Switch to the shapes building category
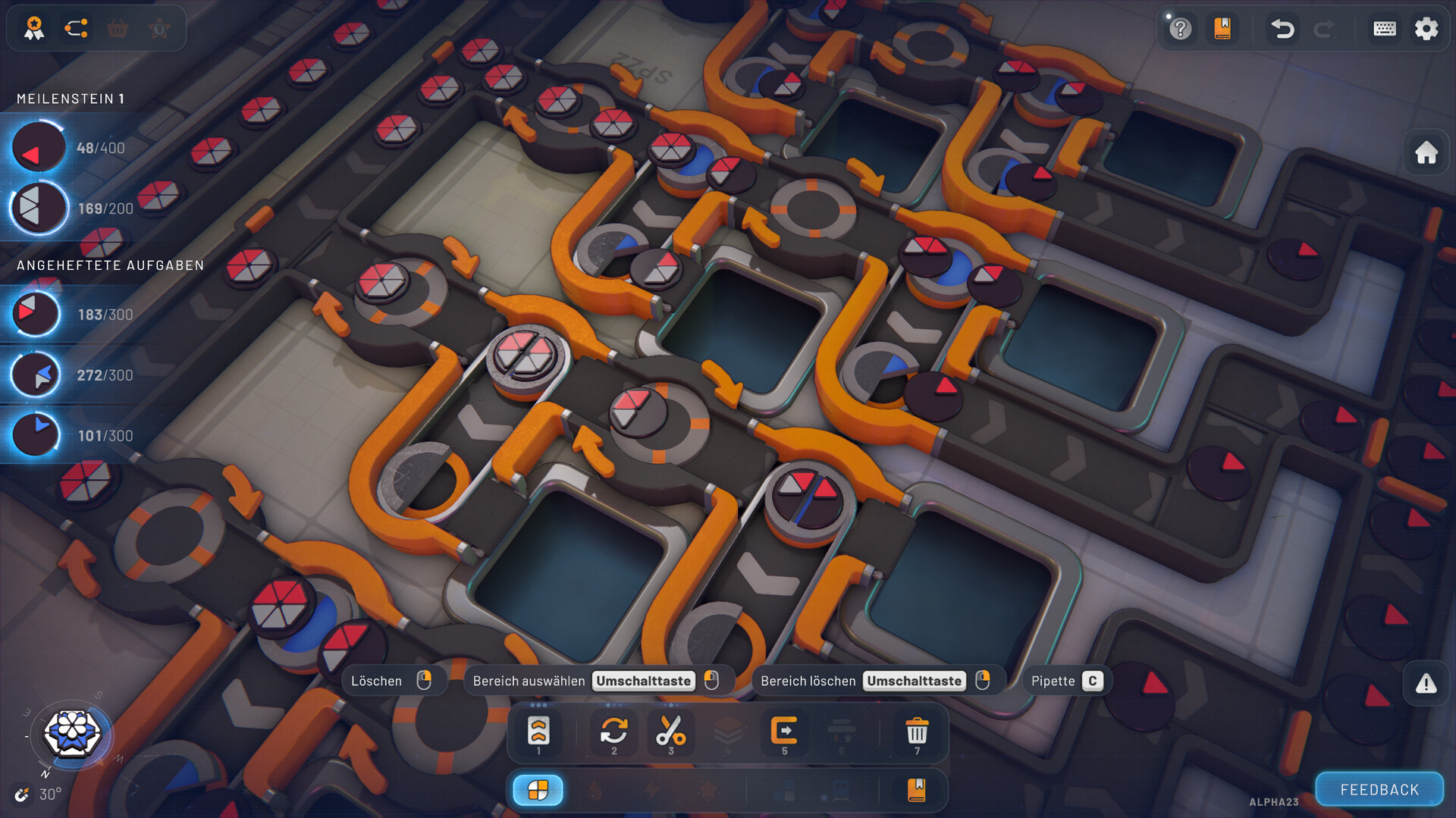This screenshot has width=1456, height=818. click(x=538, y=790)
